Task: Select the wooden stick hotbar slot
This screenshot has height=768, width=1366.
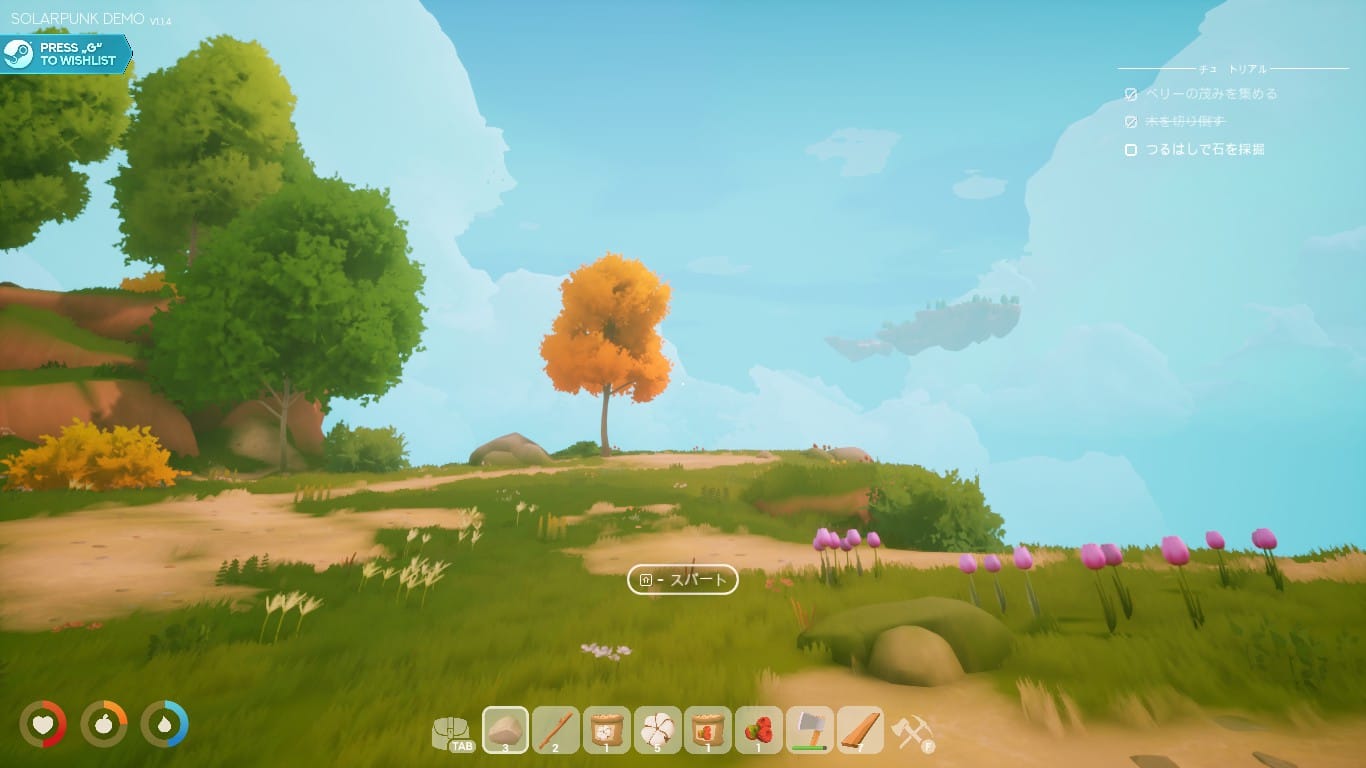Action: [556, 730]
